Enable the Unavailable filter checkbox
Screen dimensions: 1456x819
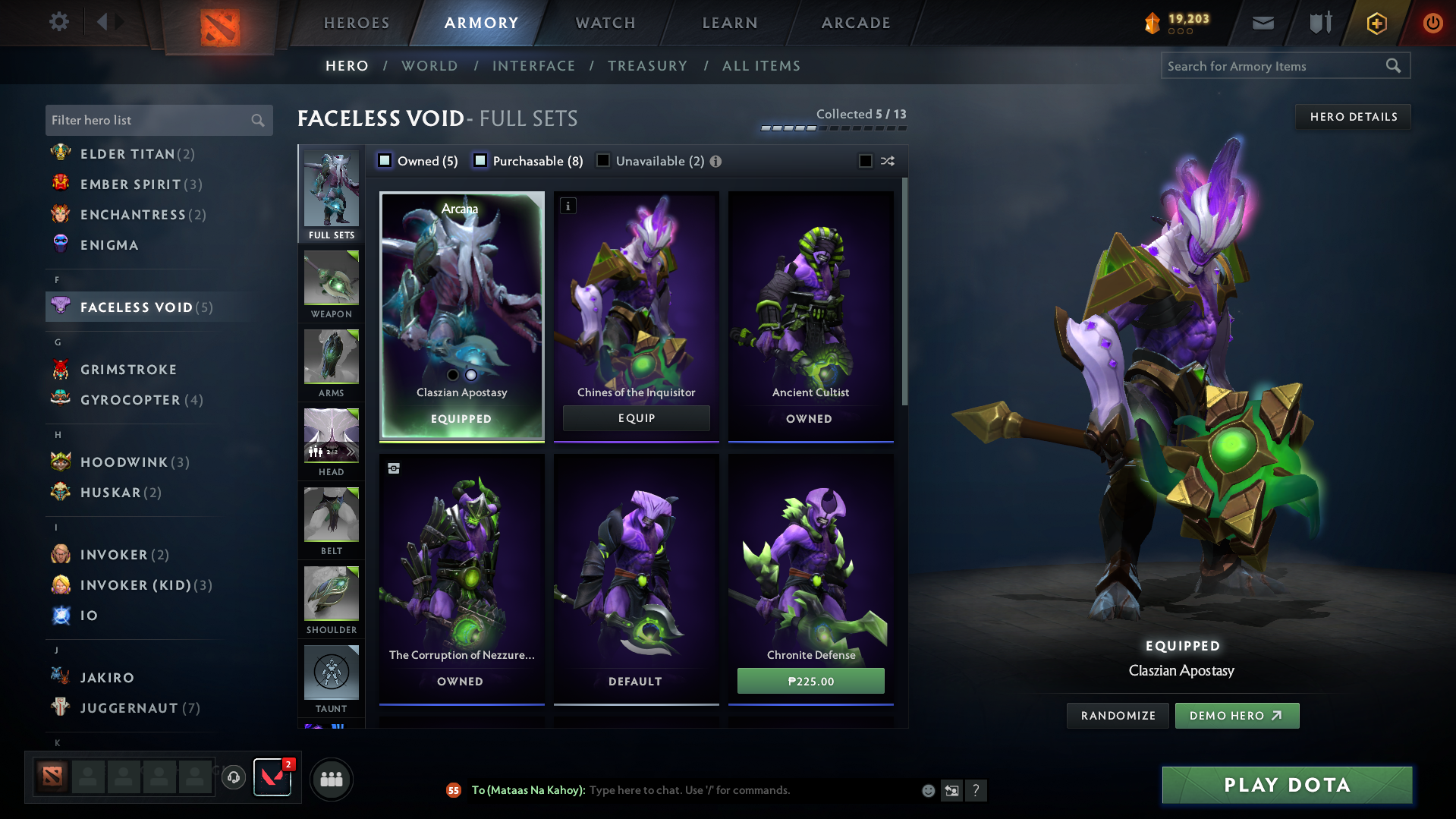603,161
